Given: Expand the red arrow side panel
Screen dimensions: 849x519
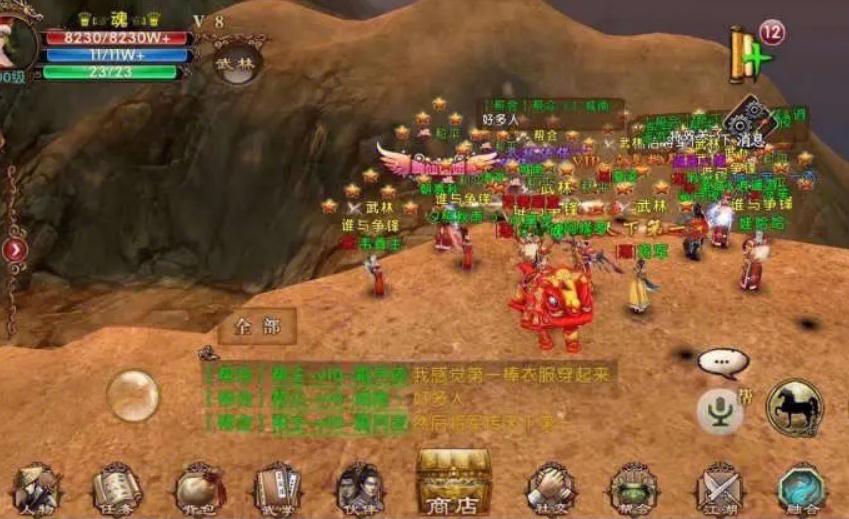Looking at the screenshot, I should click(14, 249).
